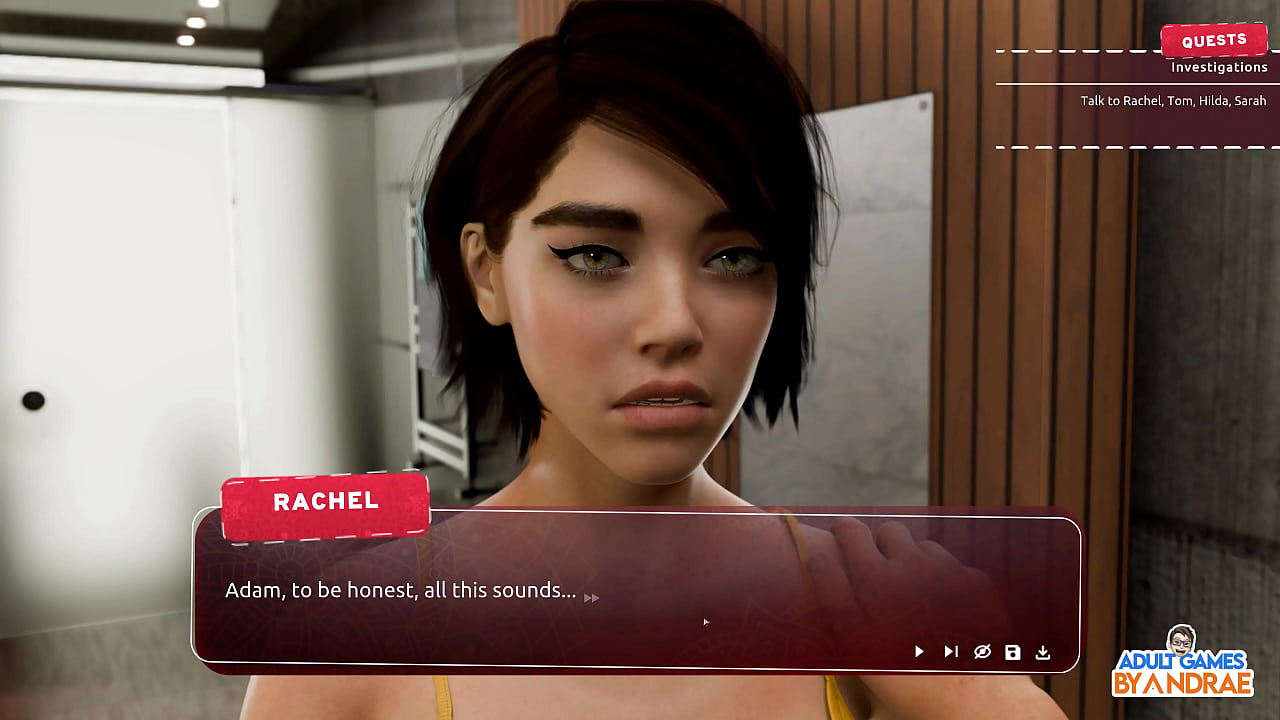Skip dialogue with the skip-forward icon

point(951,652)
